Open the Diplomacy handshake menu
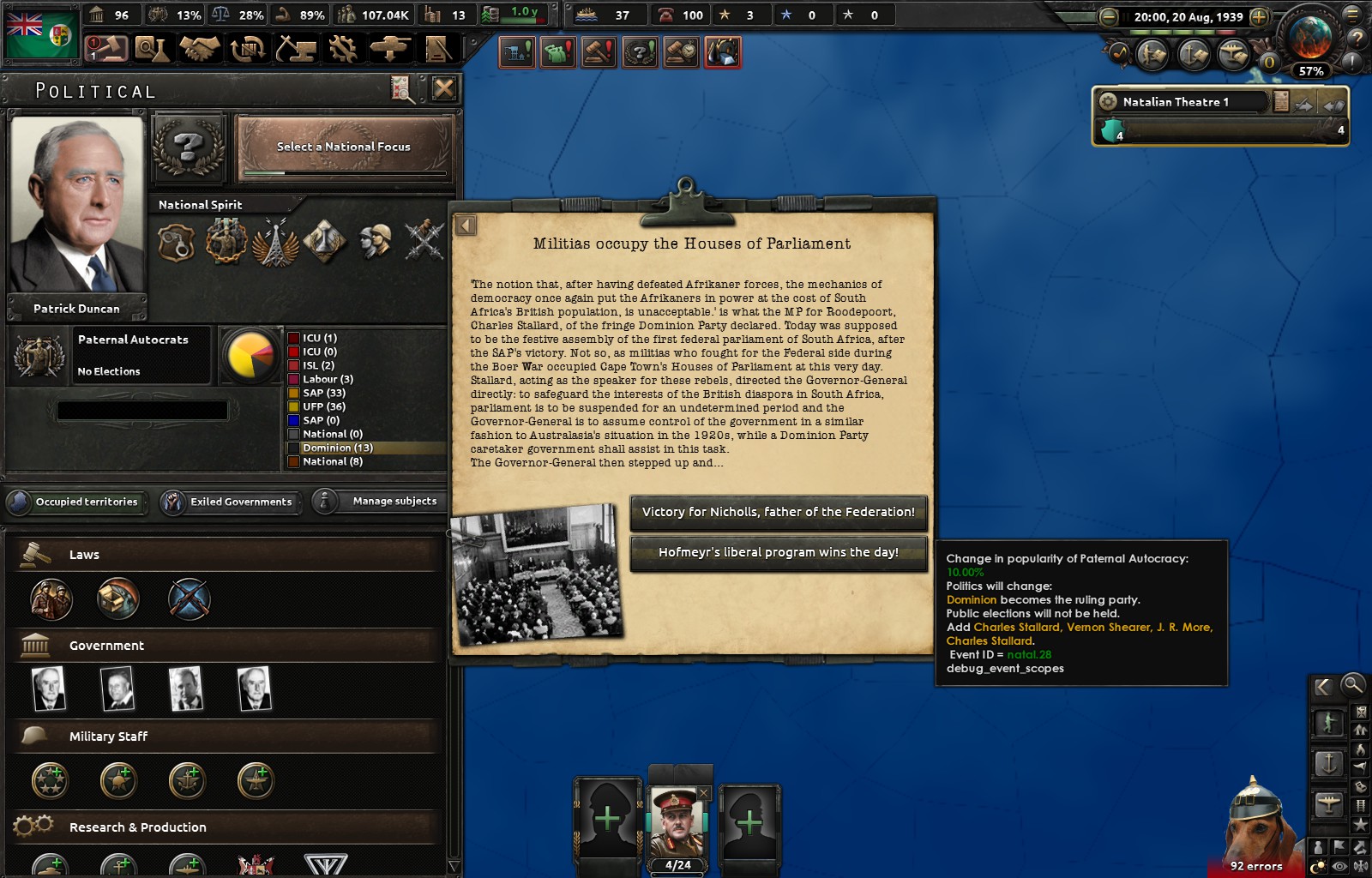Viewport: 1372px width, 878px height. click(x=200, y=49)
